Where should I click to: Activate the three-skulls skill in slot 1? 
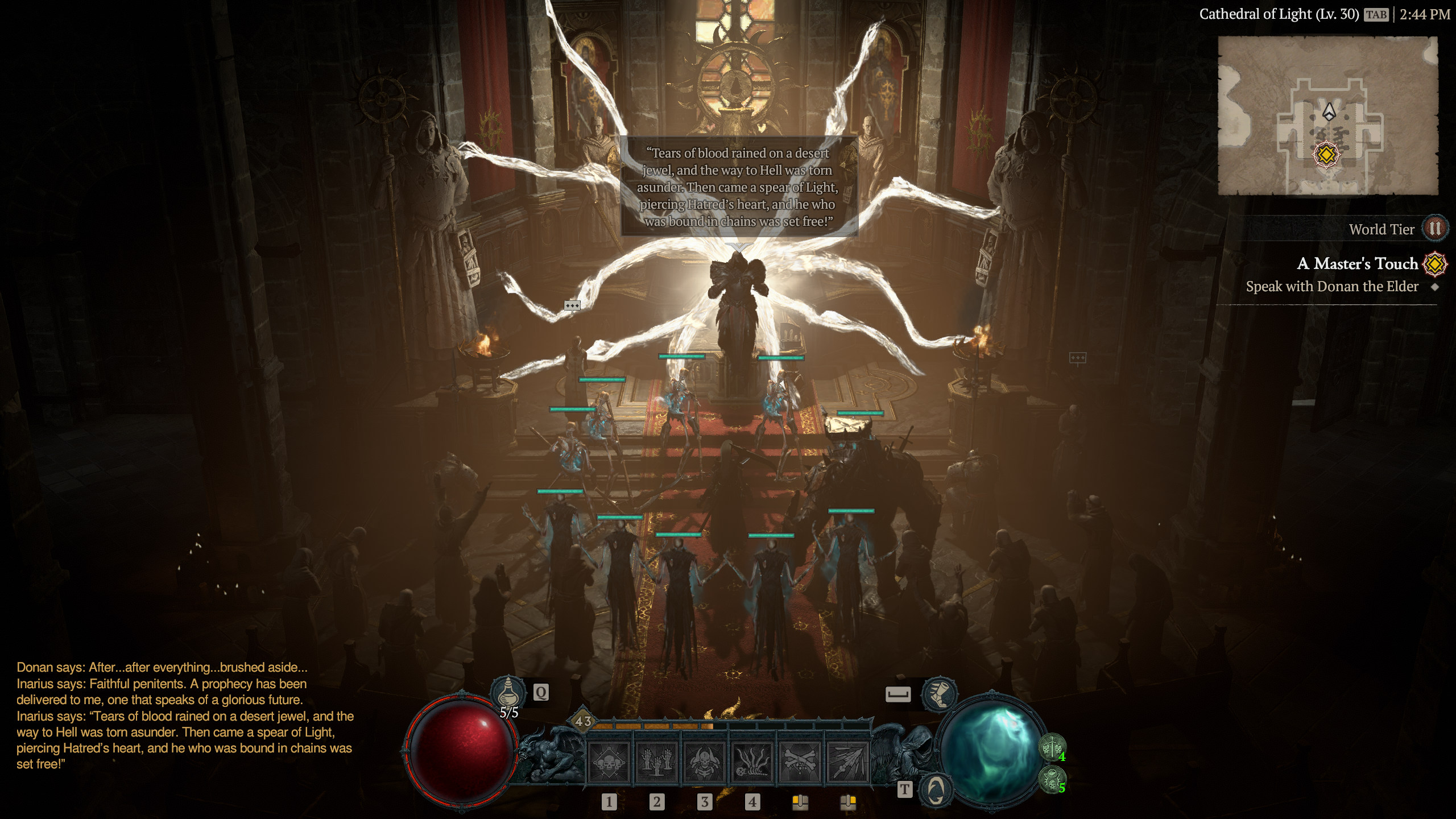click(609, 762)
